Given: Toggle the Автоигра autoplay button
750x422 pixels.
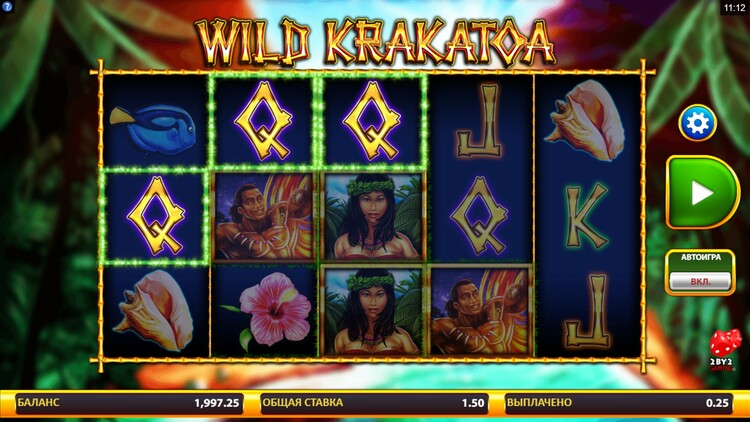Looking at the screenshot, I should point(700,281).
